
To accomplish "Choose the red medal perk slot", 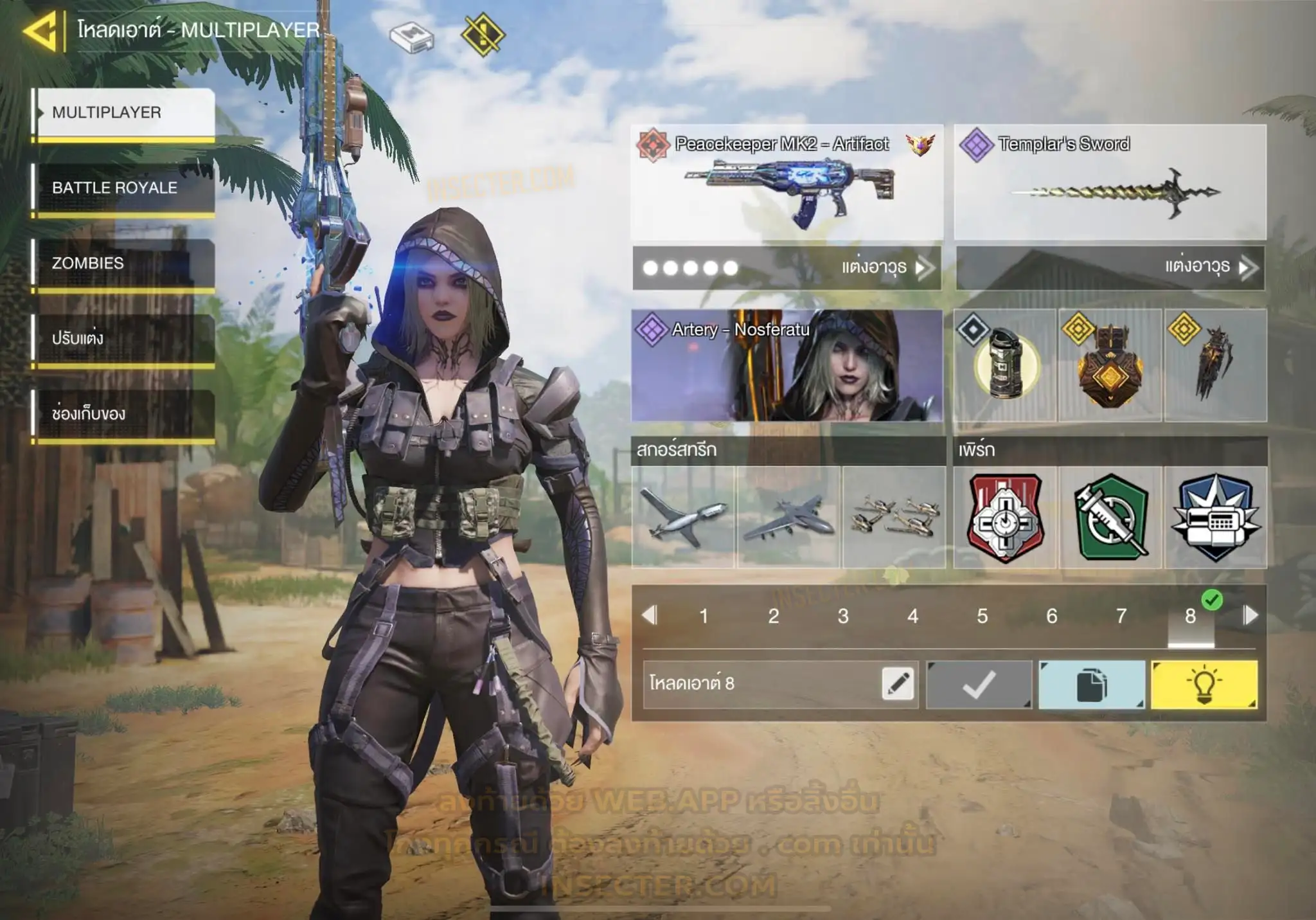I will tap(1005, 517).
